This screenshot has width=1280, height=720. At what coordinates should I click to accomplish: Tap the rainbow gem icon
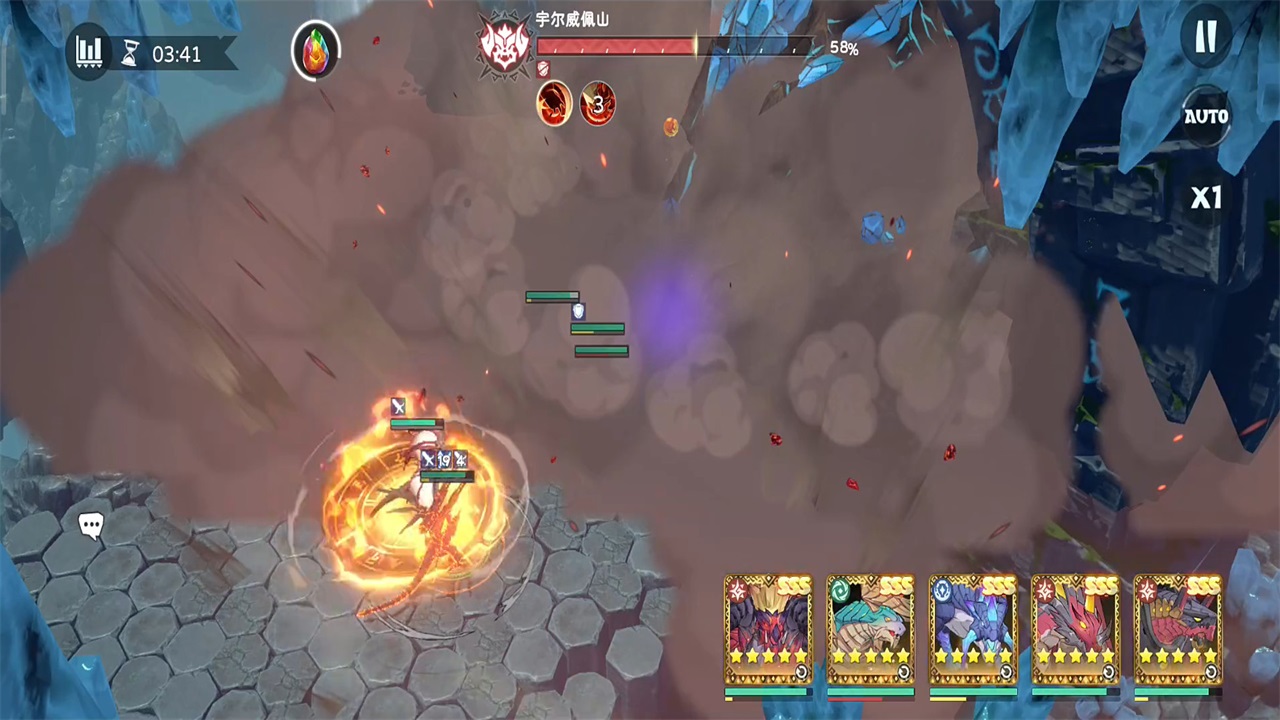point(315,51)
